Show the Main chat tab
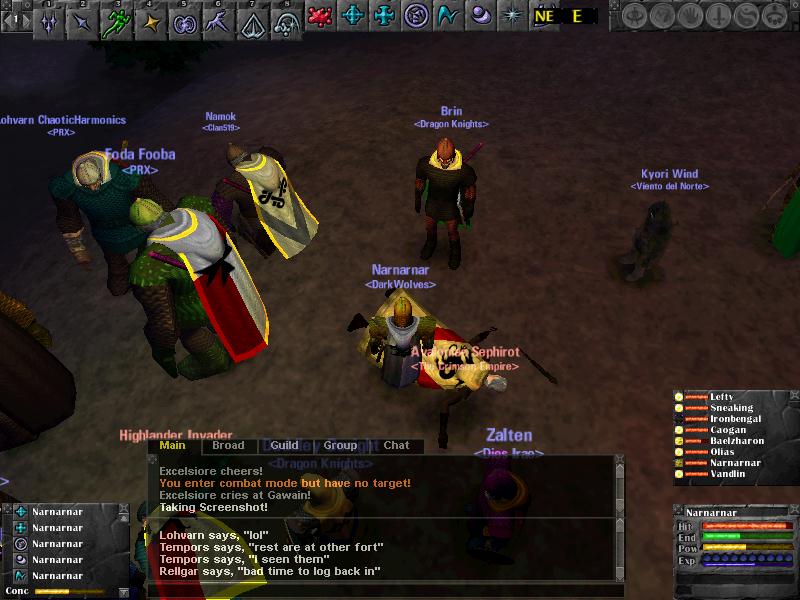The height and width of the screenshot is (600, 800). click(x=173, y=446)
